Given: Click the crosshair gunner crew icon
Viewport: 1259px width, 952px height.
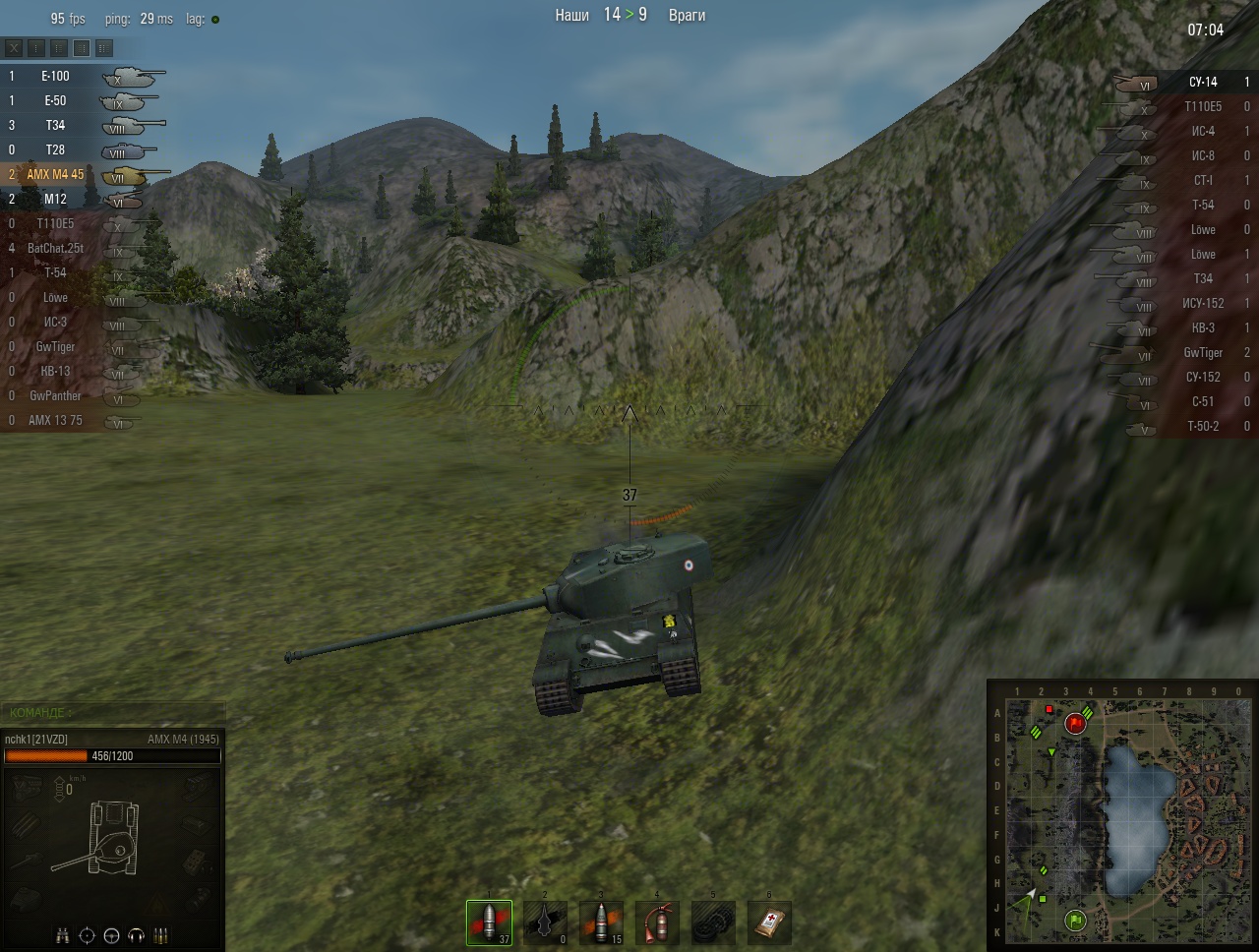Looking at the screenshot, I should pos(87,935).
